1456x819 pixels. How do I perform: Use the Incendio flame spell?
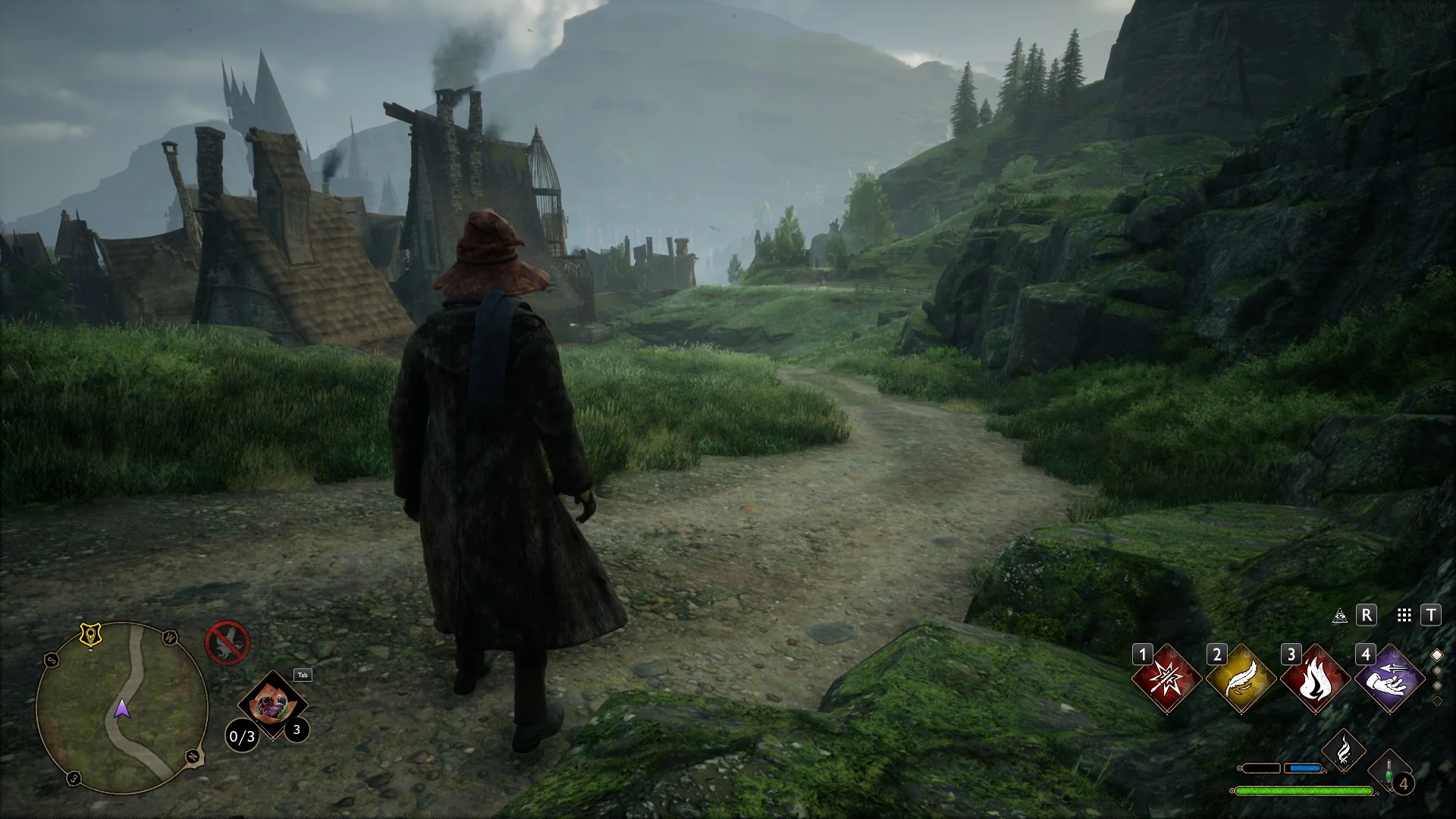(1315, 679)
